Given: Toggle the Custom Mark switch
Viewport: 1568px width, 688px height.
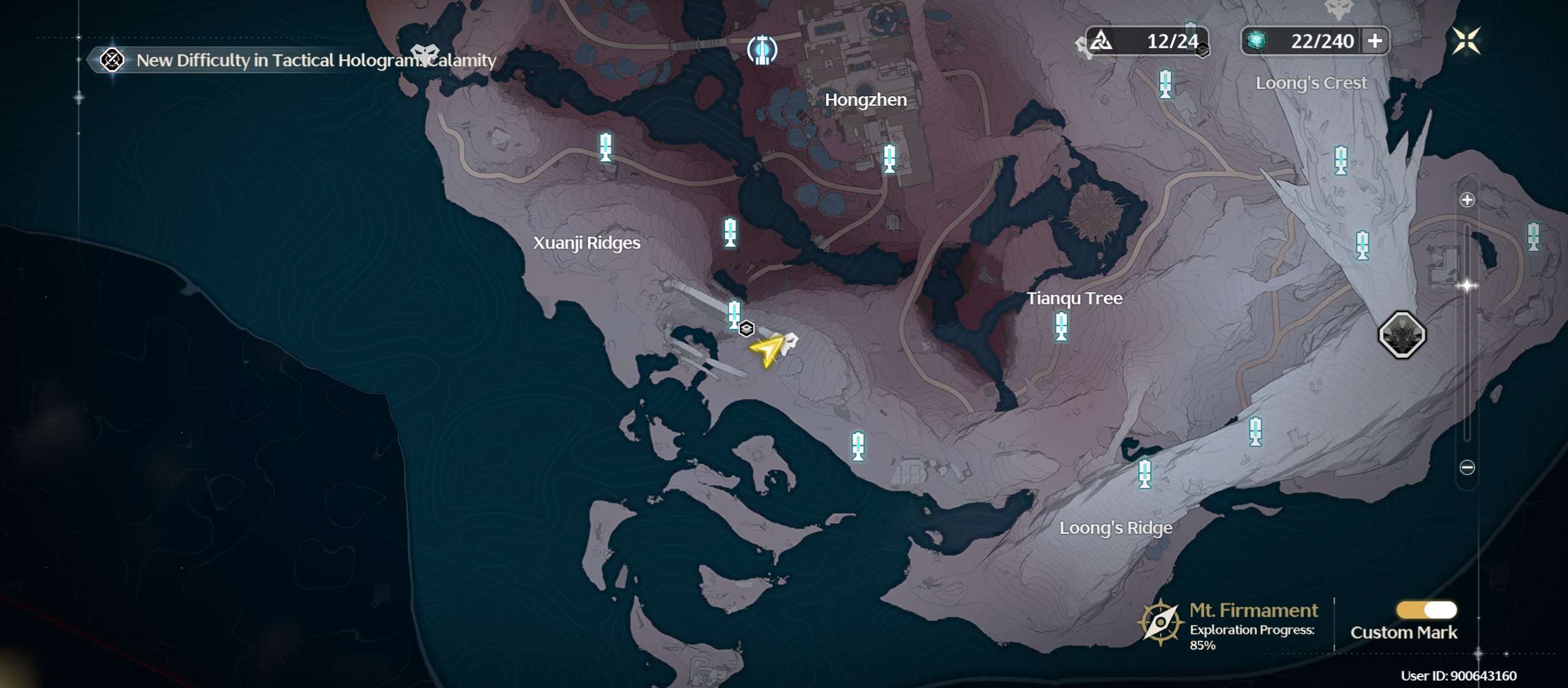Looking at the screenshot, I should tap(1426, 610).
